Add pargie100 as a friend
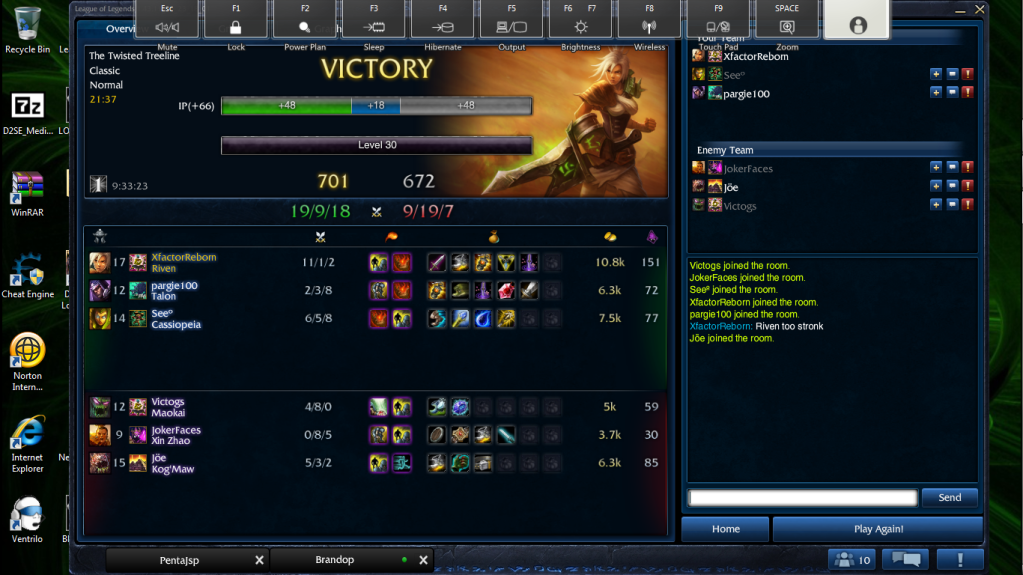Image resolution: width=1023 pixels, height=575 pixels. tap(935, 93)
